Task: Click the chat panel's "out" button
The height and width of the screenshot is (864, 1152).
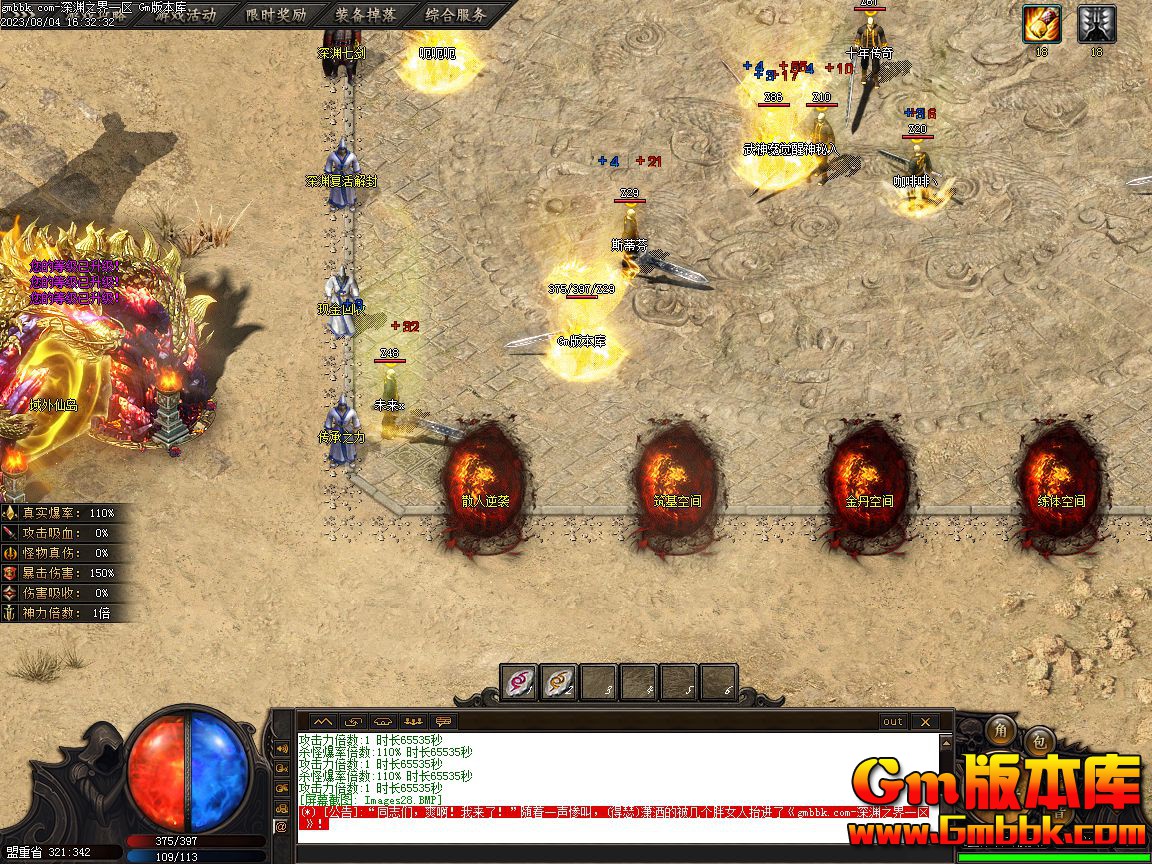Action: click(892, 721)
